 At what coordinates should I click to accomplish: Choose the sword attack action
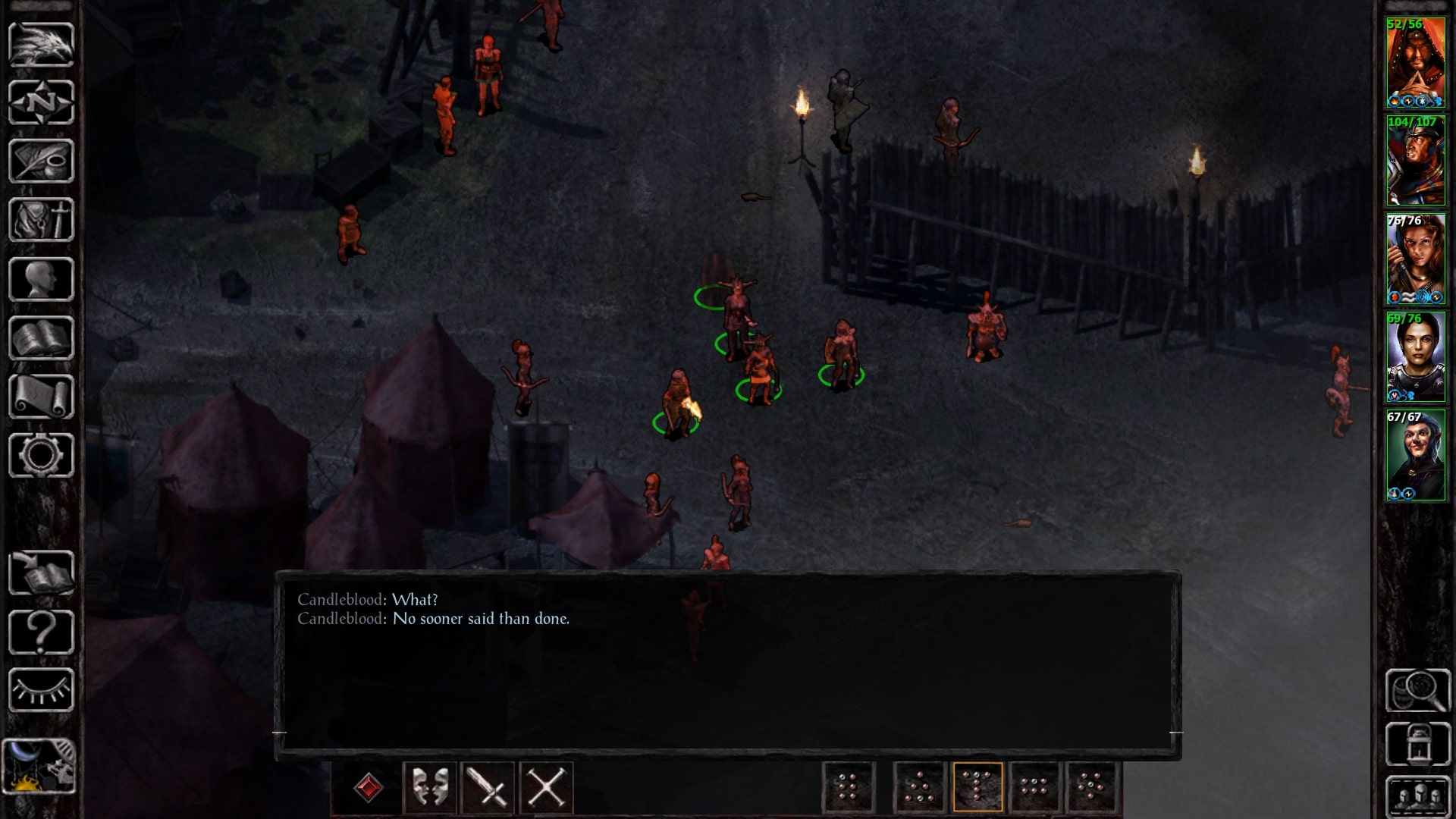[x=488, y=787]
